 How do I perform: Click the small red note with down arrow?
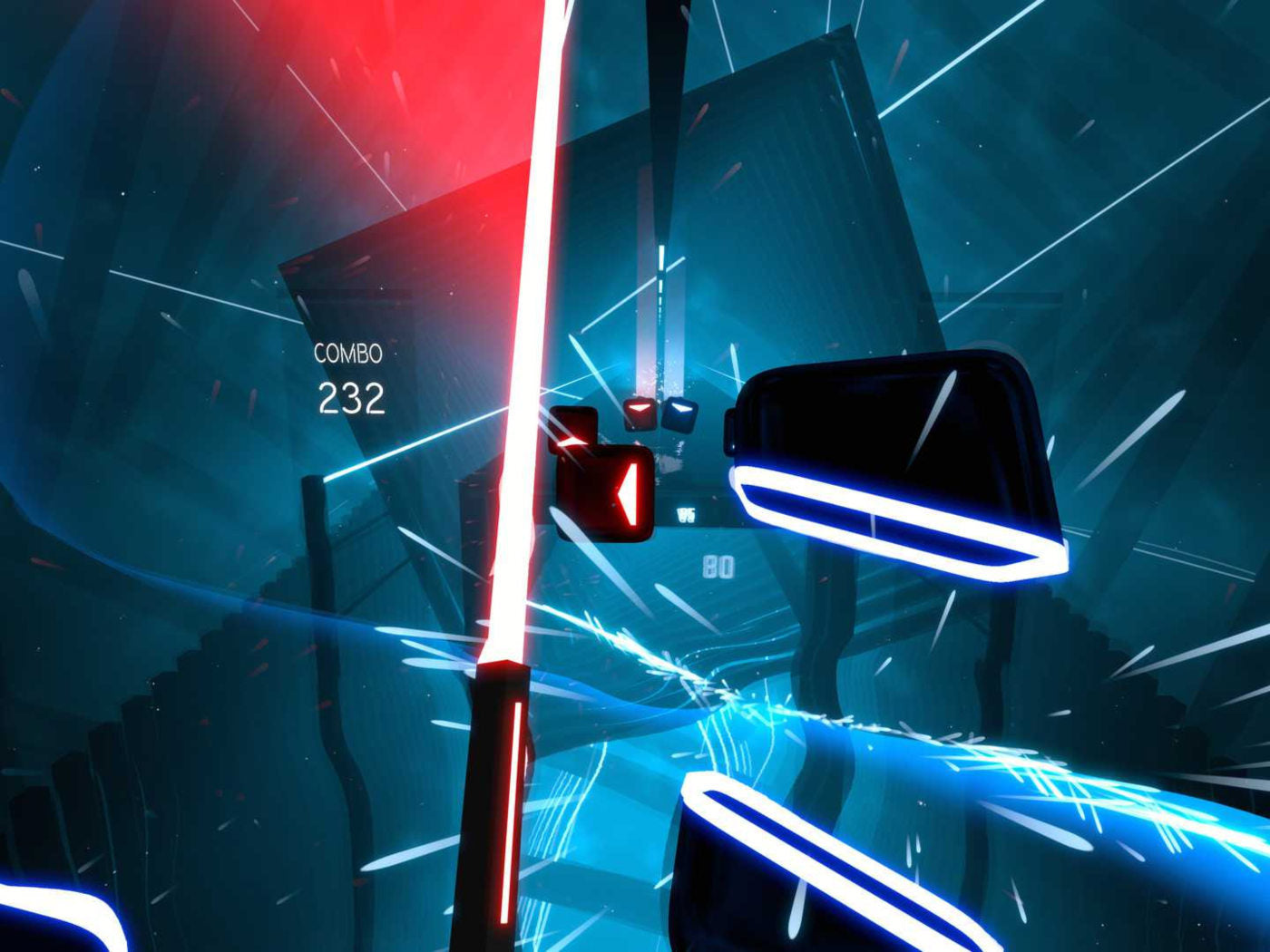point(640,413)
